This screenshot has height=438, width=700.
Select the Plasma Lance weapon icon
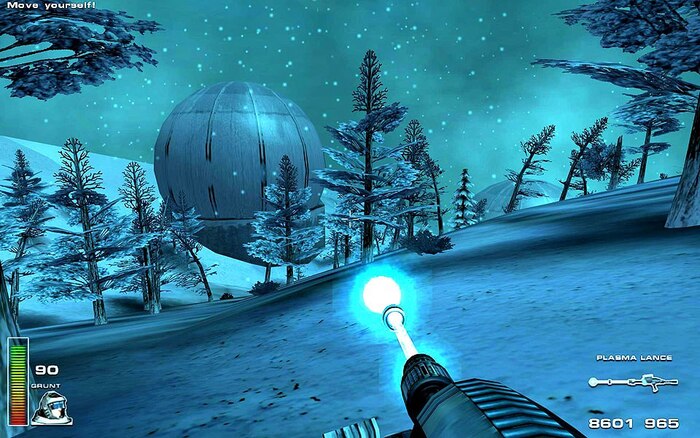tap(633, 382)
